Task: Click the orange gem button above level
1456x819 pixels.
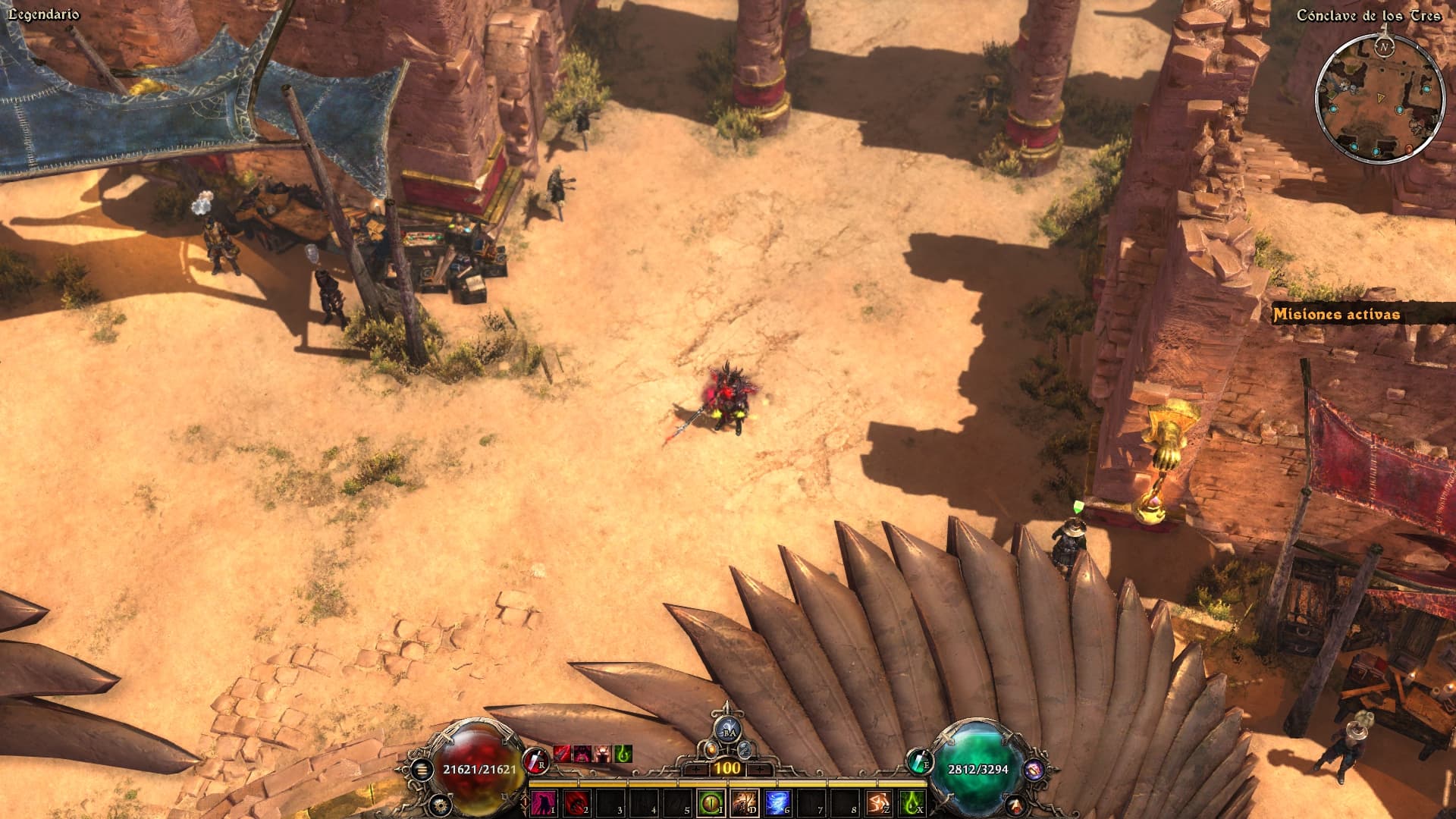Action: coord(711,749)
